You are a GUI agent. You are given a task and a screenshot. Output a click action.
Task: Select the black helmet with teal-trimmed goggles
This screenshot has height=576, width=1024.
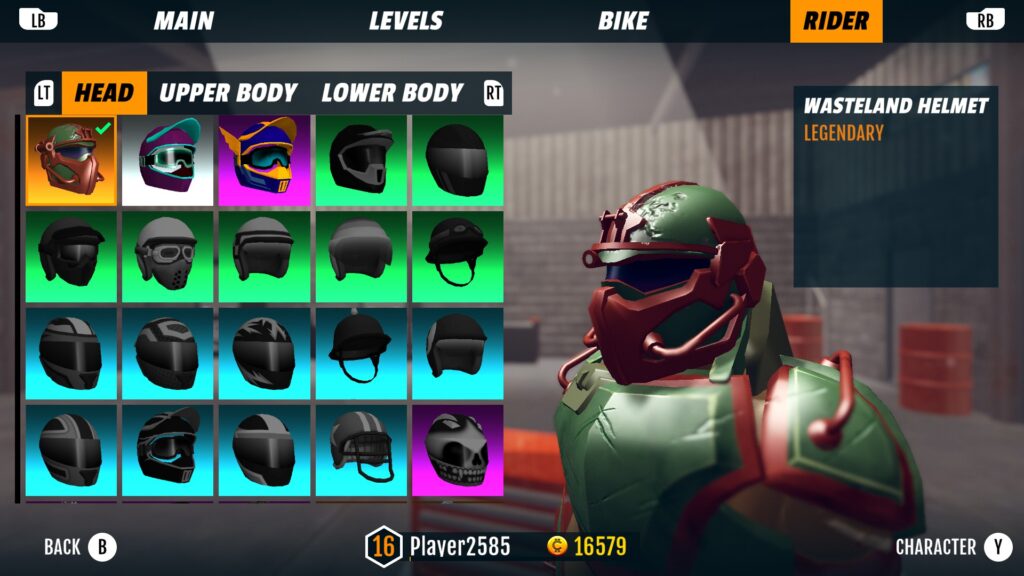167,450
